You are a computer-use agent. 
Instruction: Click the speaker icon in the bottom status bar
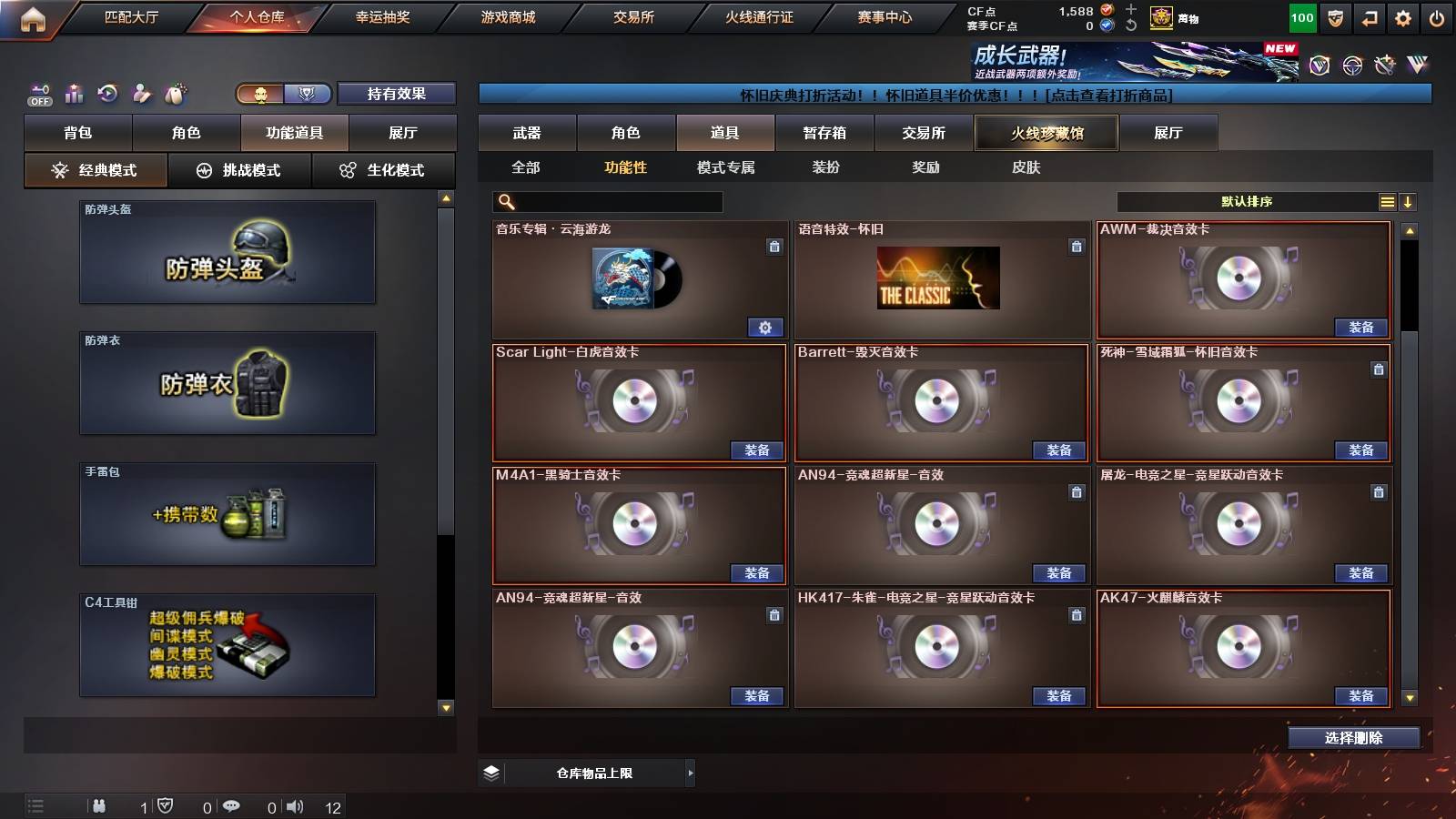tap(295, 806)
